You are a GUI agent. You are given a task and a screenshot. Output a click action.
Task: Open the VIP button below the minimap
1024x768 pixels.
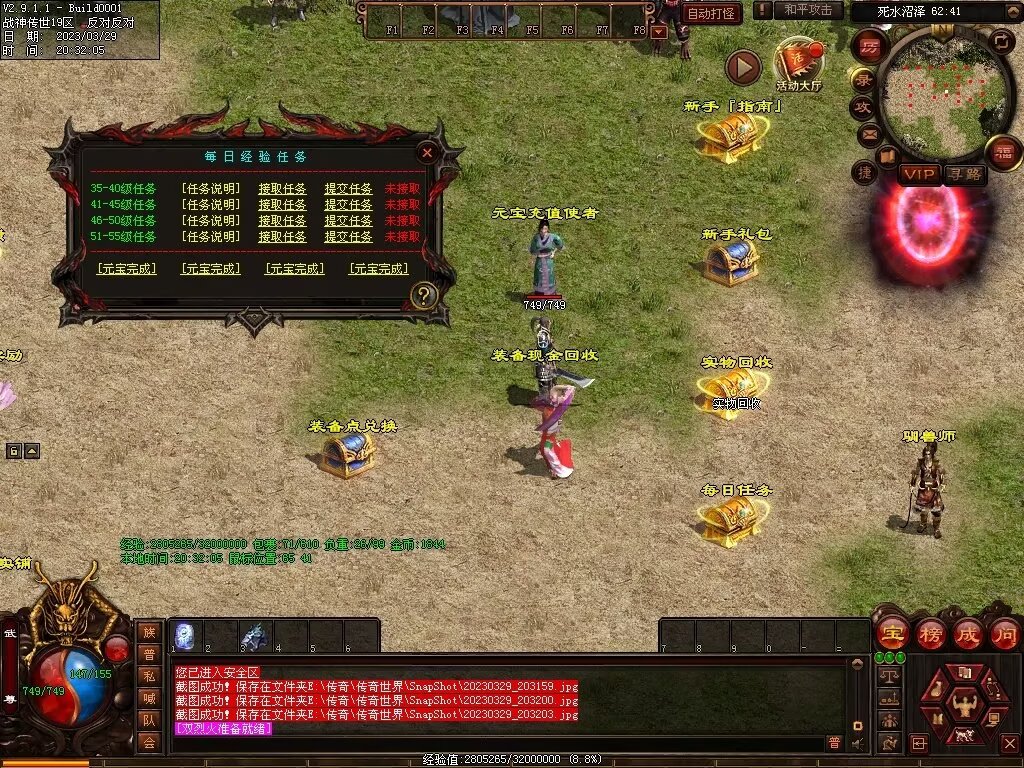919,175
